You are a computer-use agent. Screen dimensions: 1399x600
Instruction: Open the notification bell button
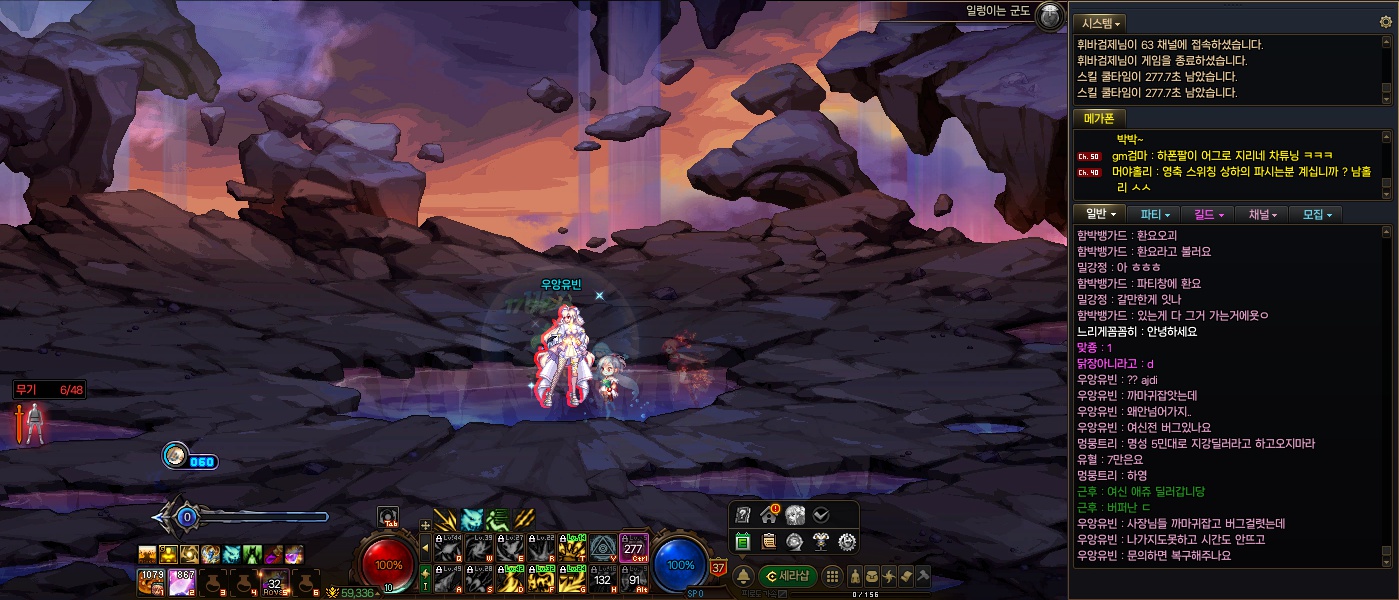pyautogui.click(x=744, y=576)
